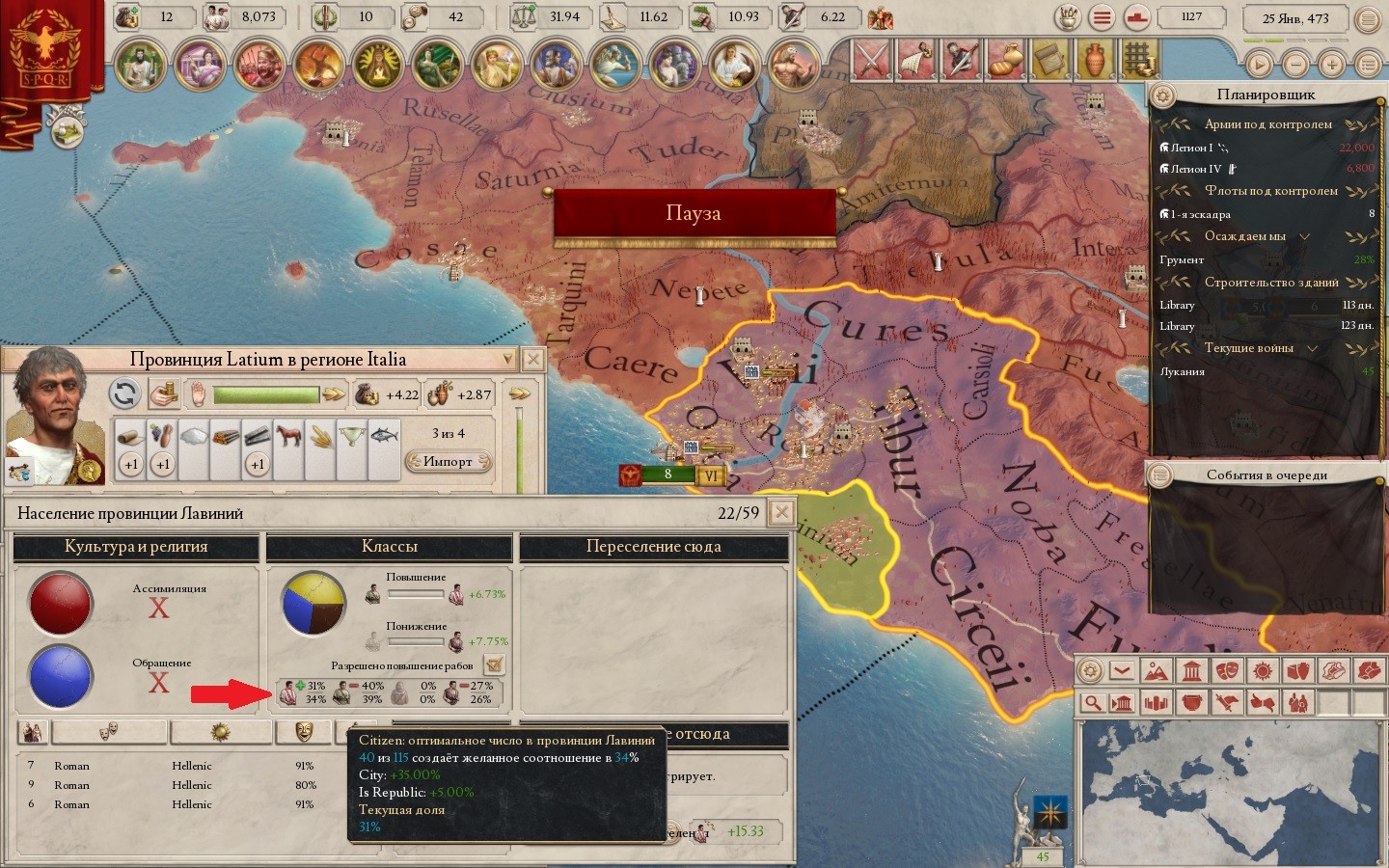Switch to the terrain map mode
Screen dimensions: 1389x868
pyautogui.click(x=1156, y=670)
